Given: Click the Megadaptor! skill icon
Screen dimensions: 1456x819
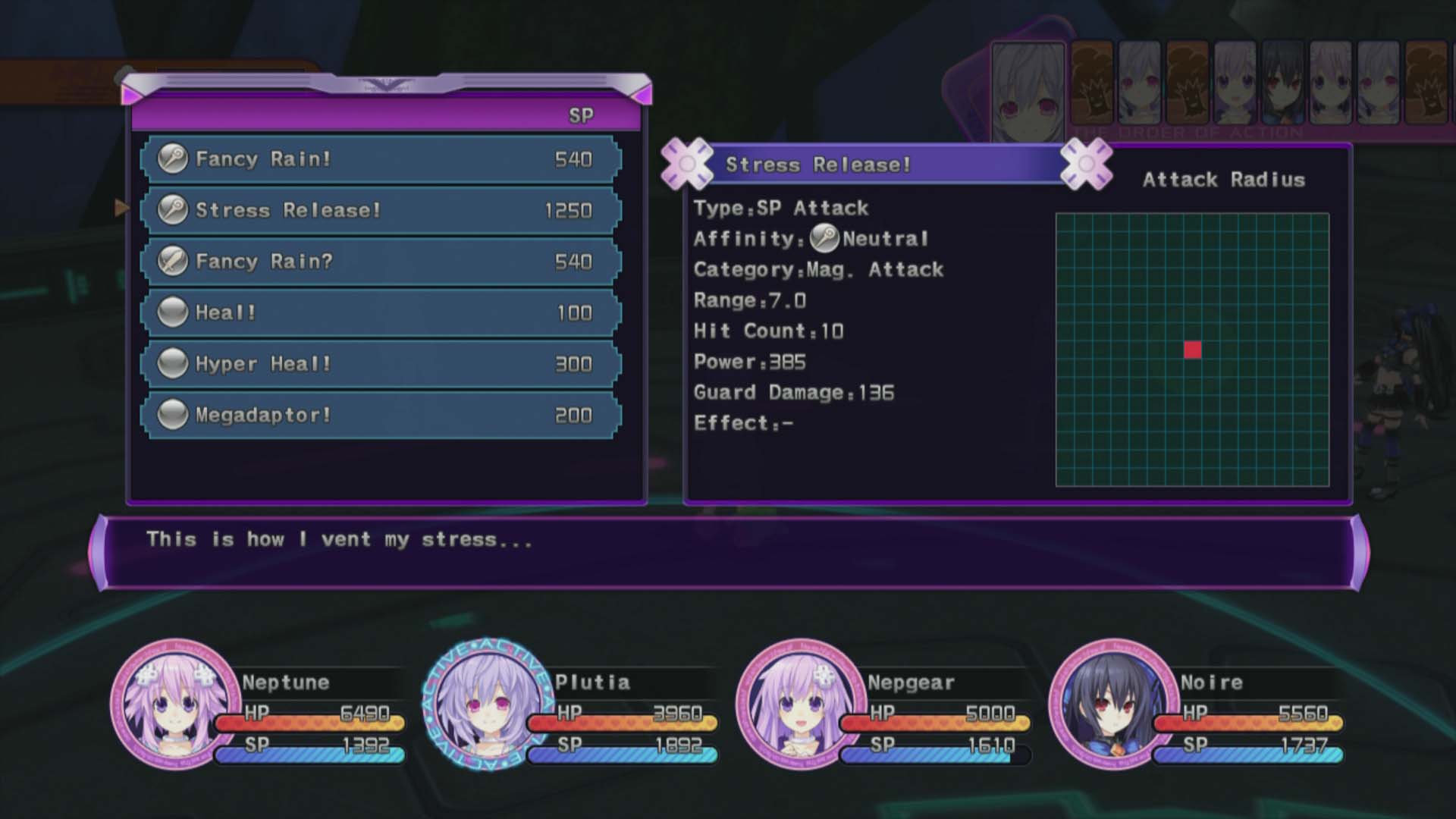Looking at the screenshot, I should click(174, 415).
